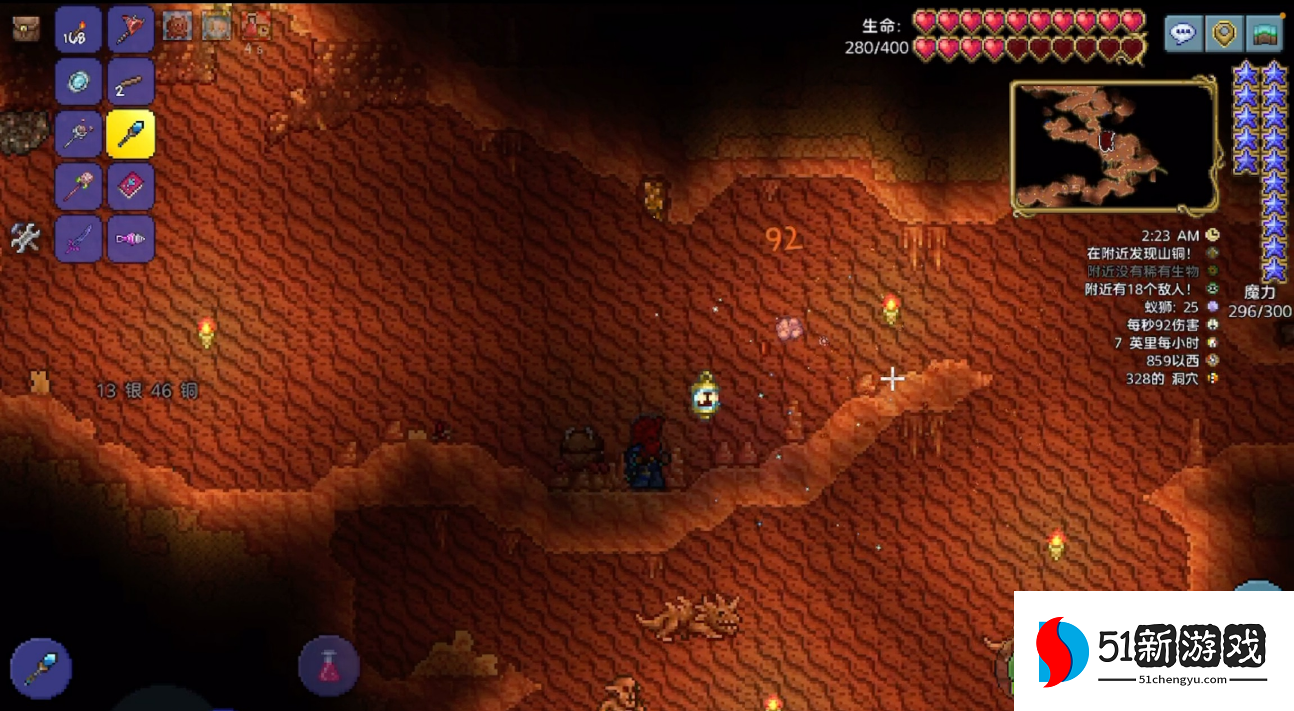Tap the cave minimap

click(x=1114, y=147)
